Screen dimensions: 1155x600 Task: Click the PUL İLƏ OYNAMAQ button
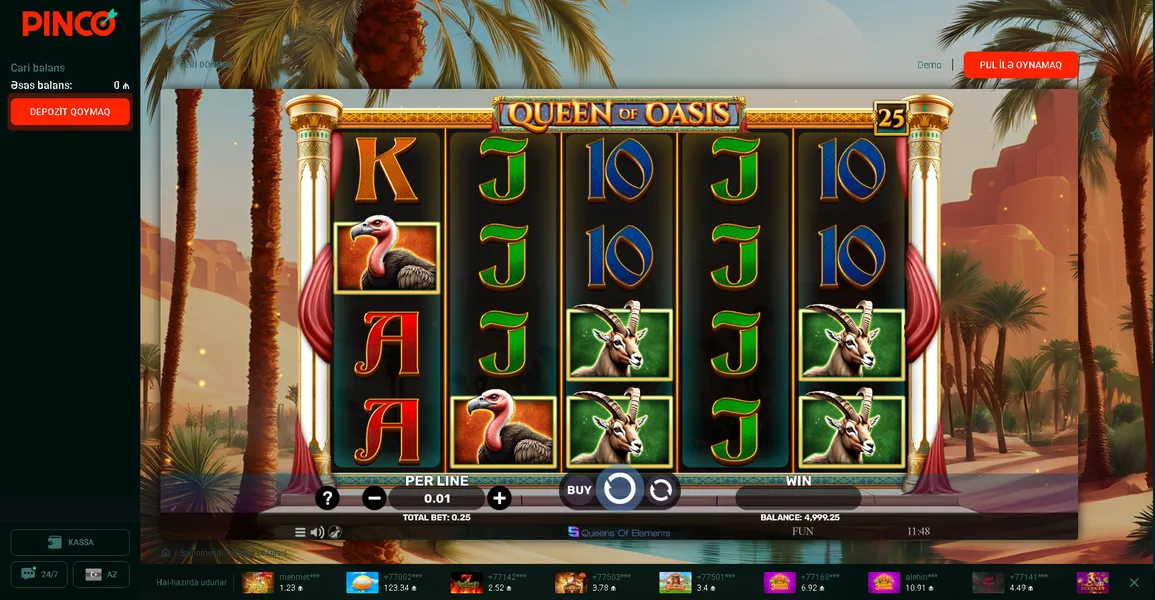click(x=1020, y=65)
